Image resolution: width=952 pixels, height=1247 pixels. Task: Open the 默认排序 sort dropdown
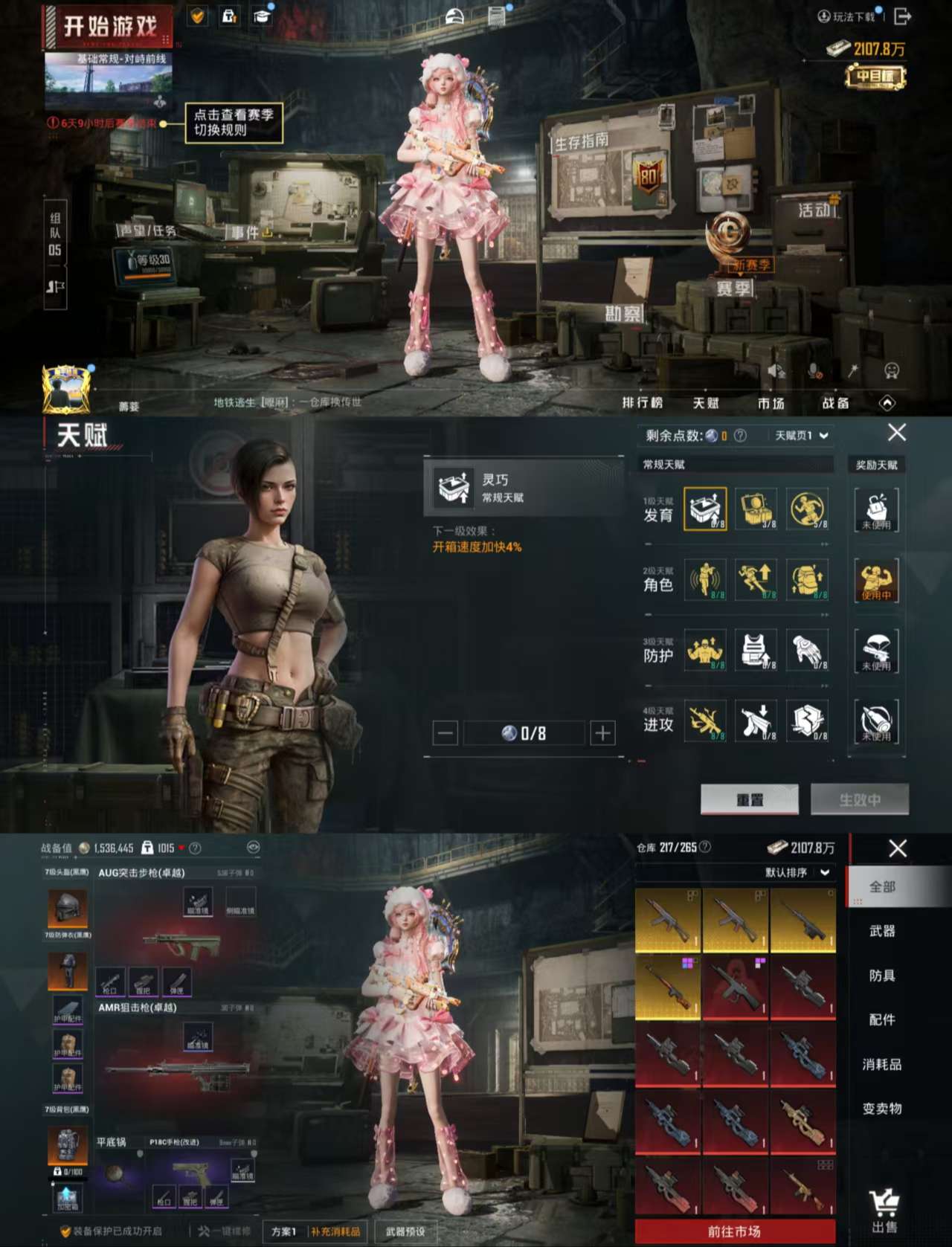click(x=797, y=872)
